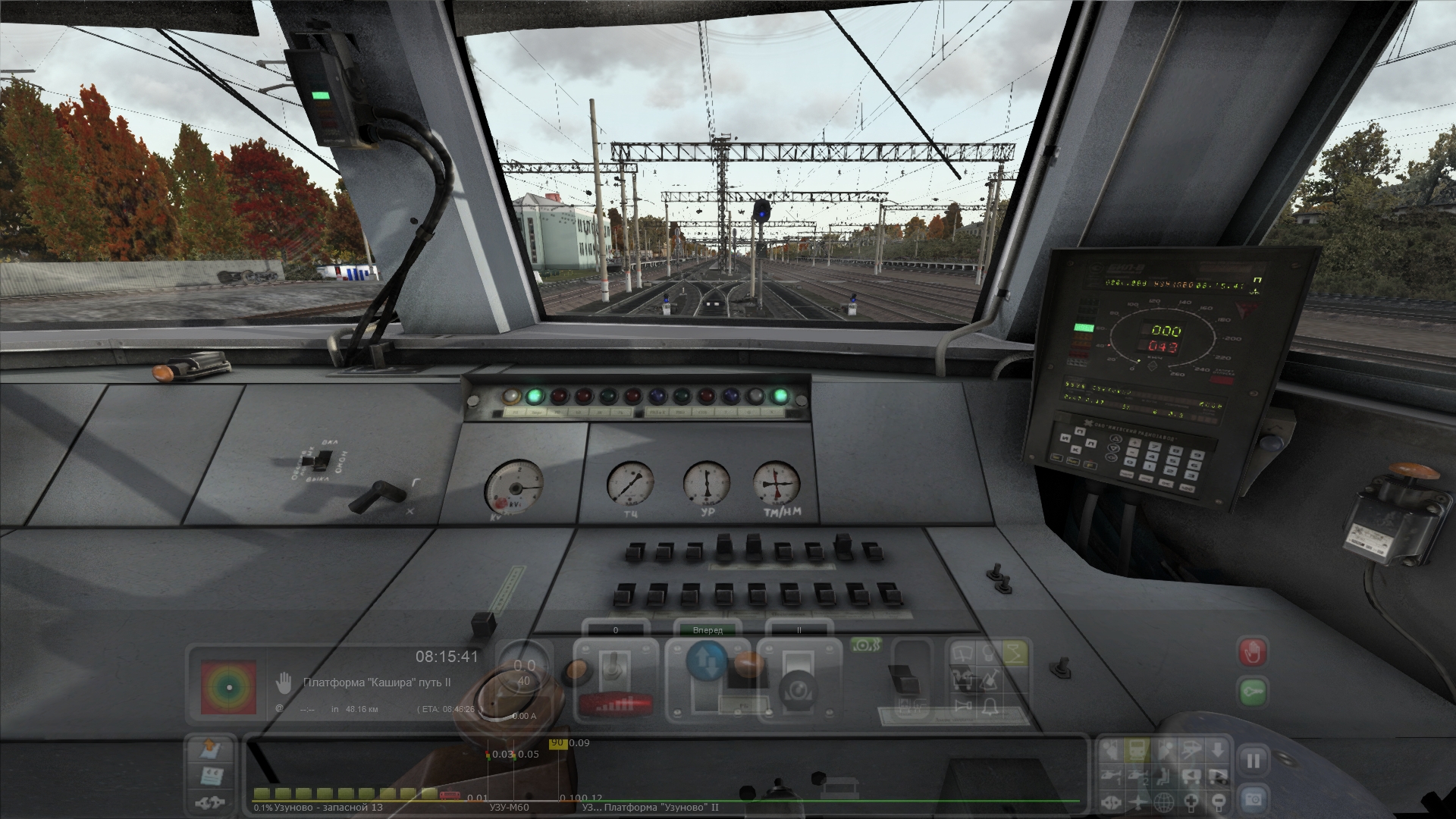Viewport: 1456px width, 819px height.
Task: Switch to helicopter camera 1
Action: tap(1112, 776)
